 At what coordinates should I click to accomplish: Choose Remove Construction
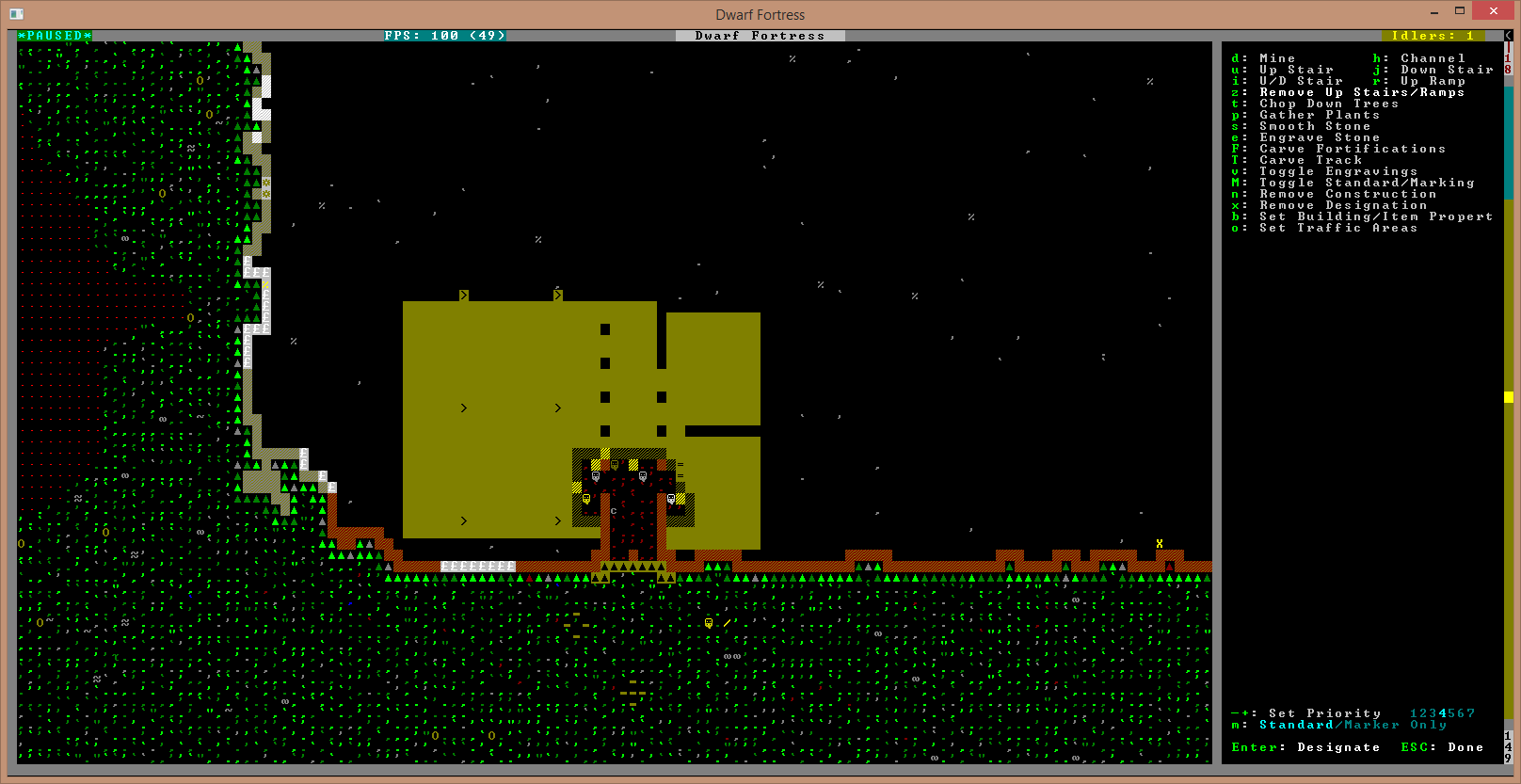pyautogui.click(x=1348, y=194)
